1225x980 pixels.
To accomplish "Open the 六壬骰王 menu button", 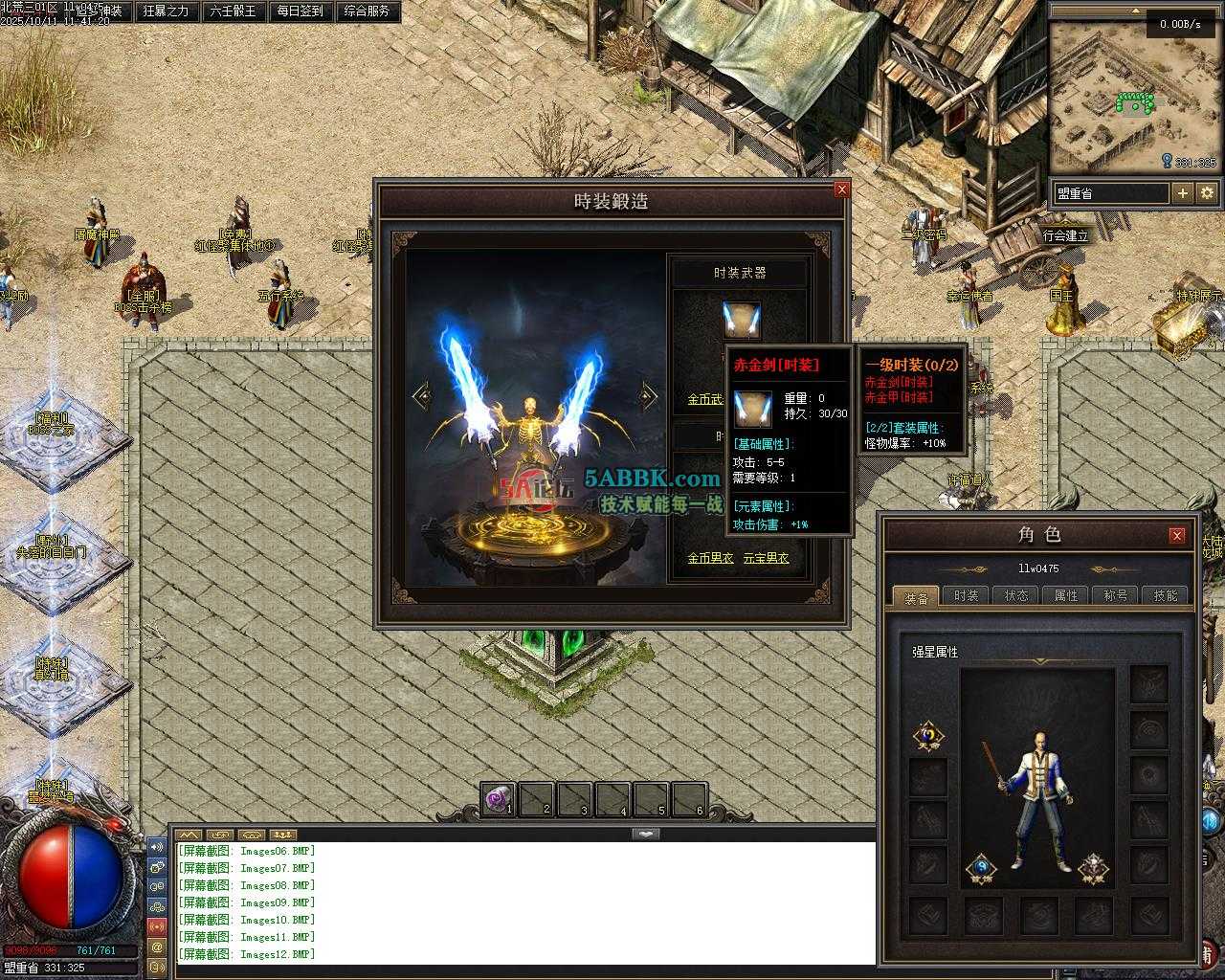I will pyautogui.click(x=233, y=11).
